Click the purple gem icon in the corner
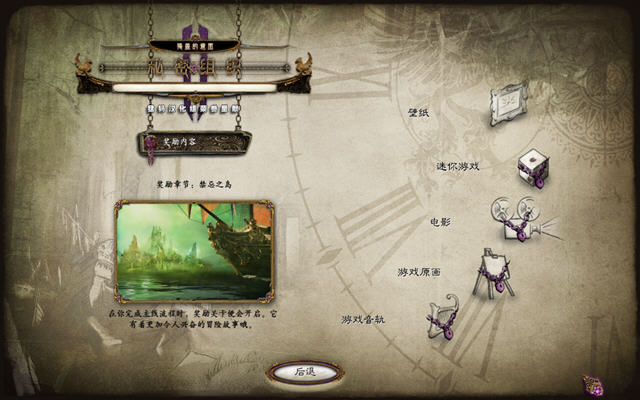This screenshot has height=400, width=640. pyautogui.click(x=593, y=385)
